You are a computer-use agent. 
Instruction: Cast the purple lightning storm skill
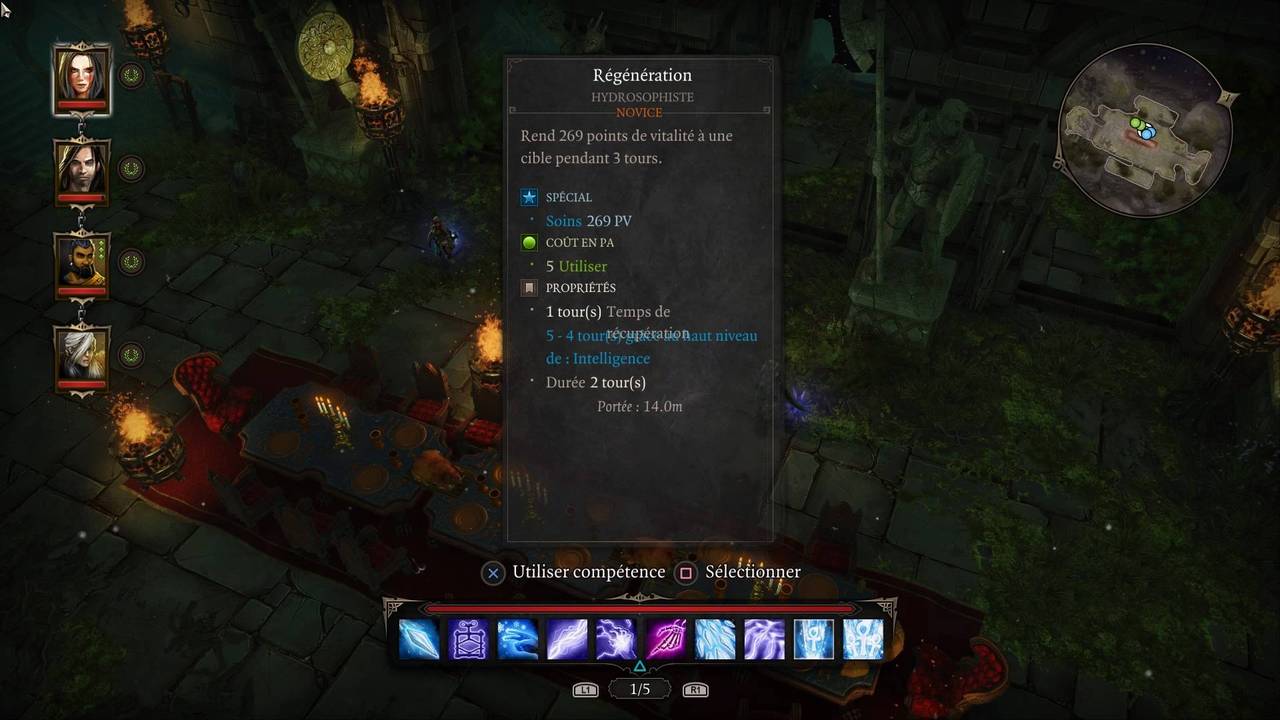(764, 639)
